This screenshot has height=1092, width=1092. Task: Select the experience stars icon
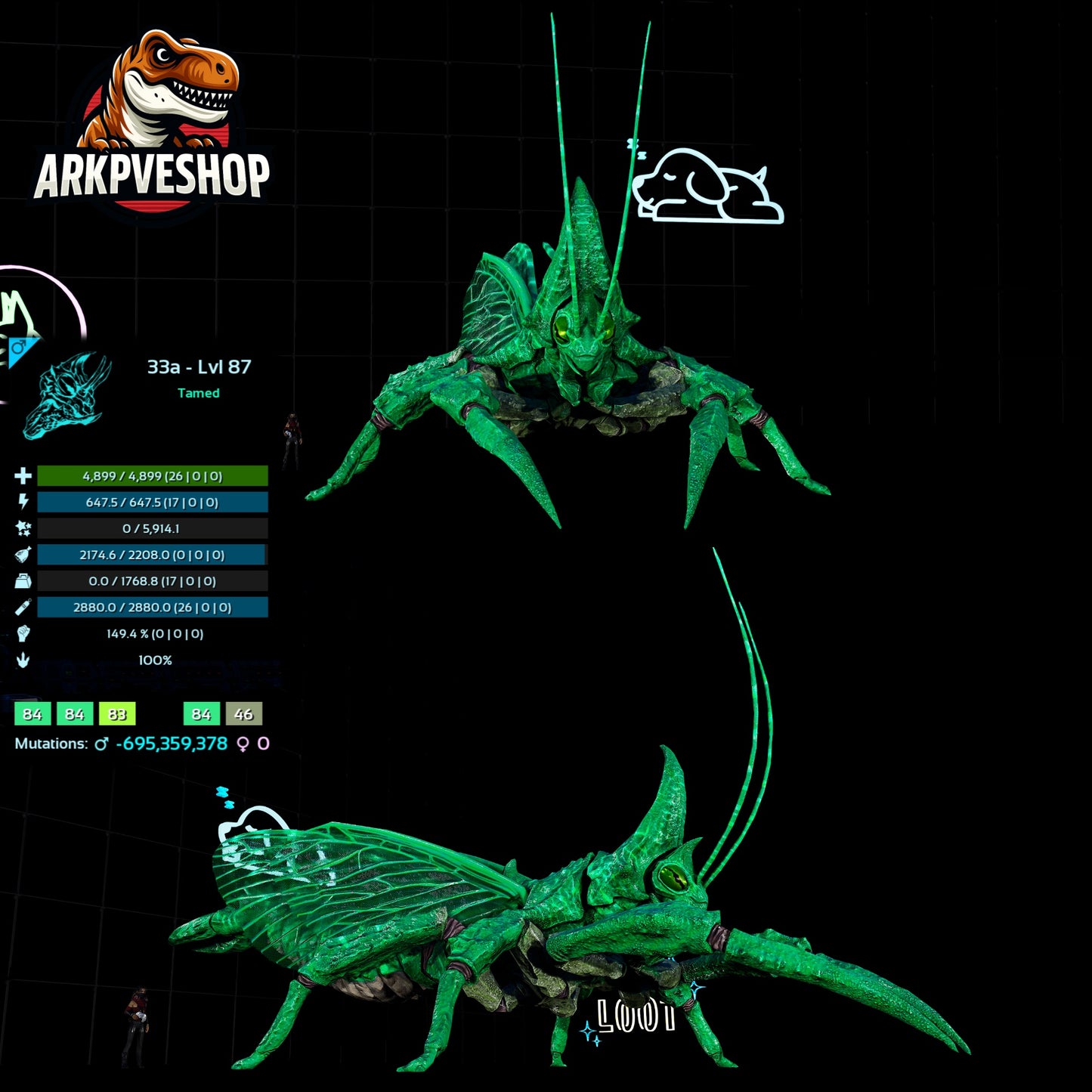[23, 529]
